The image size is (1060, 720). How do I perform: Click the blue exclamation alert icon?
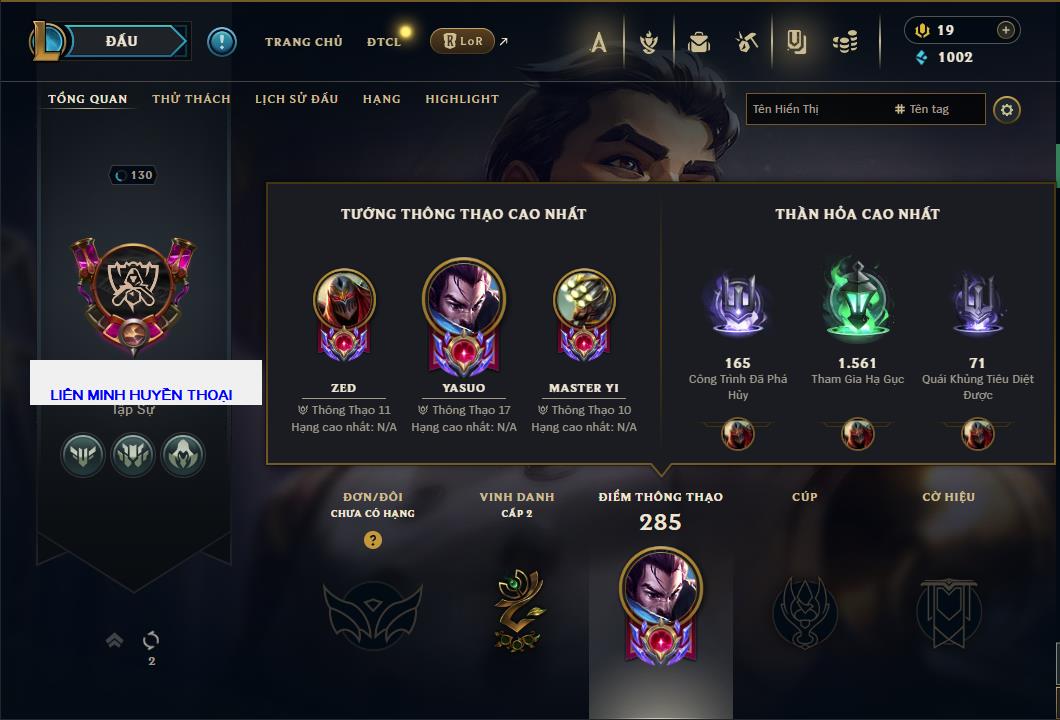(222, 41)
